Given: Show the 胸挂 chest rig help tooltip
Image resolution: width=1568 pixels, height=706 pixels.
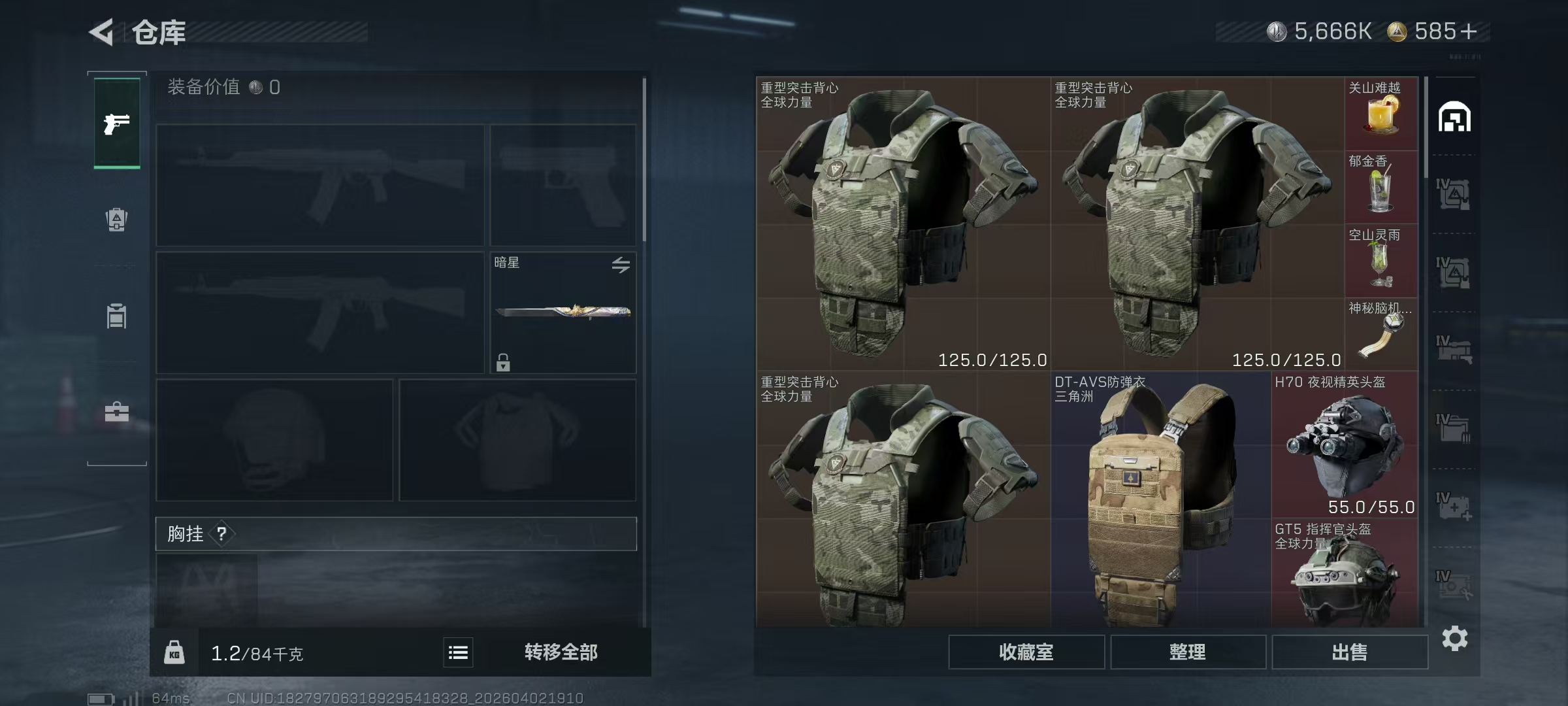Looking at the screenshot, I should coord(222,534).
